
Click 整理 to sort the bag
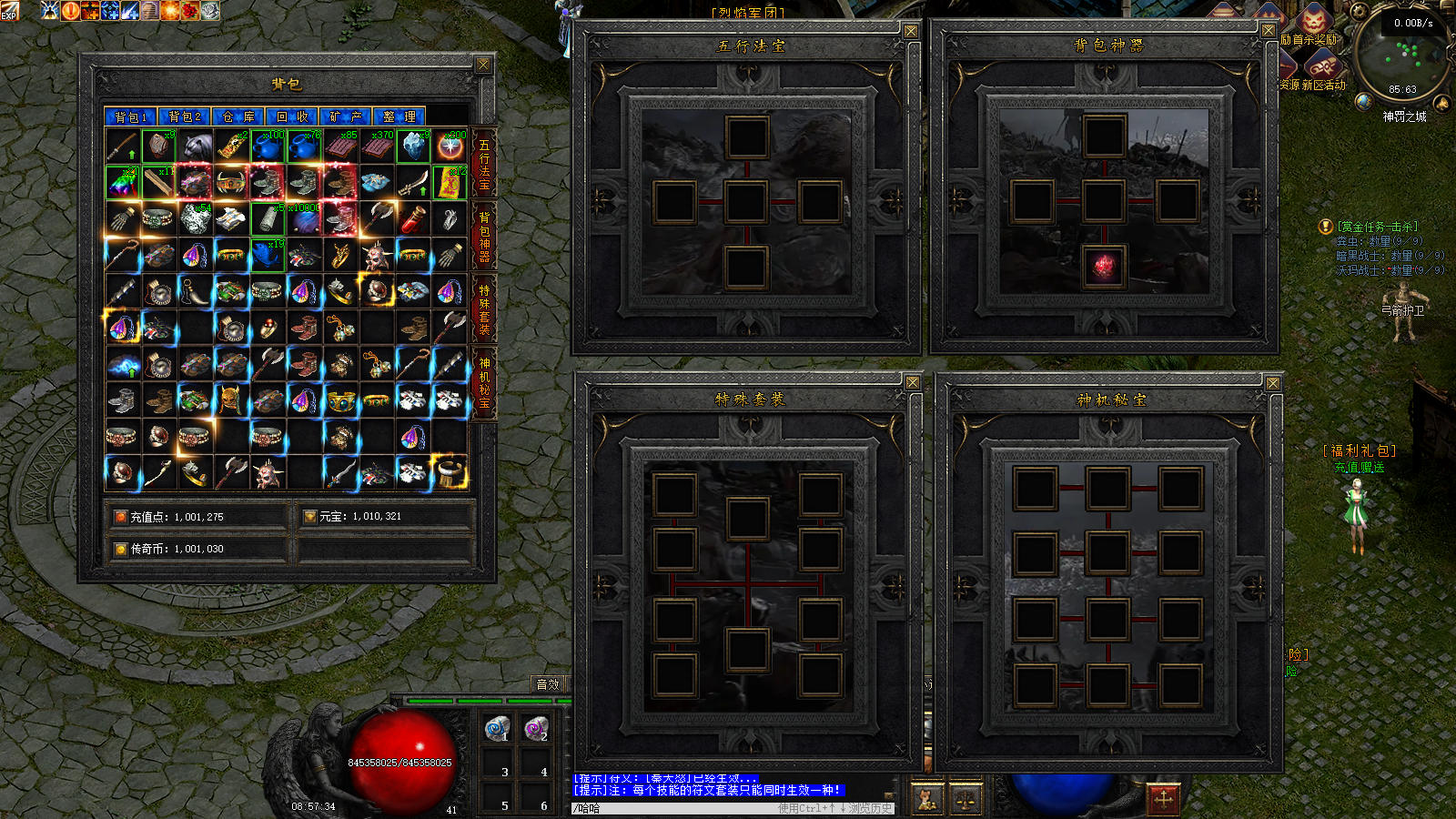click(x=399, y=116)
